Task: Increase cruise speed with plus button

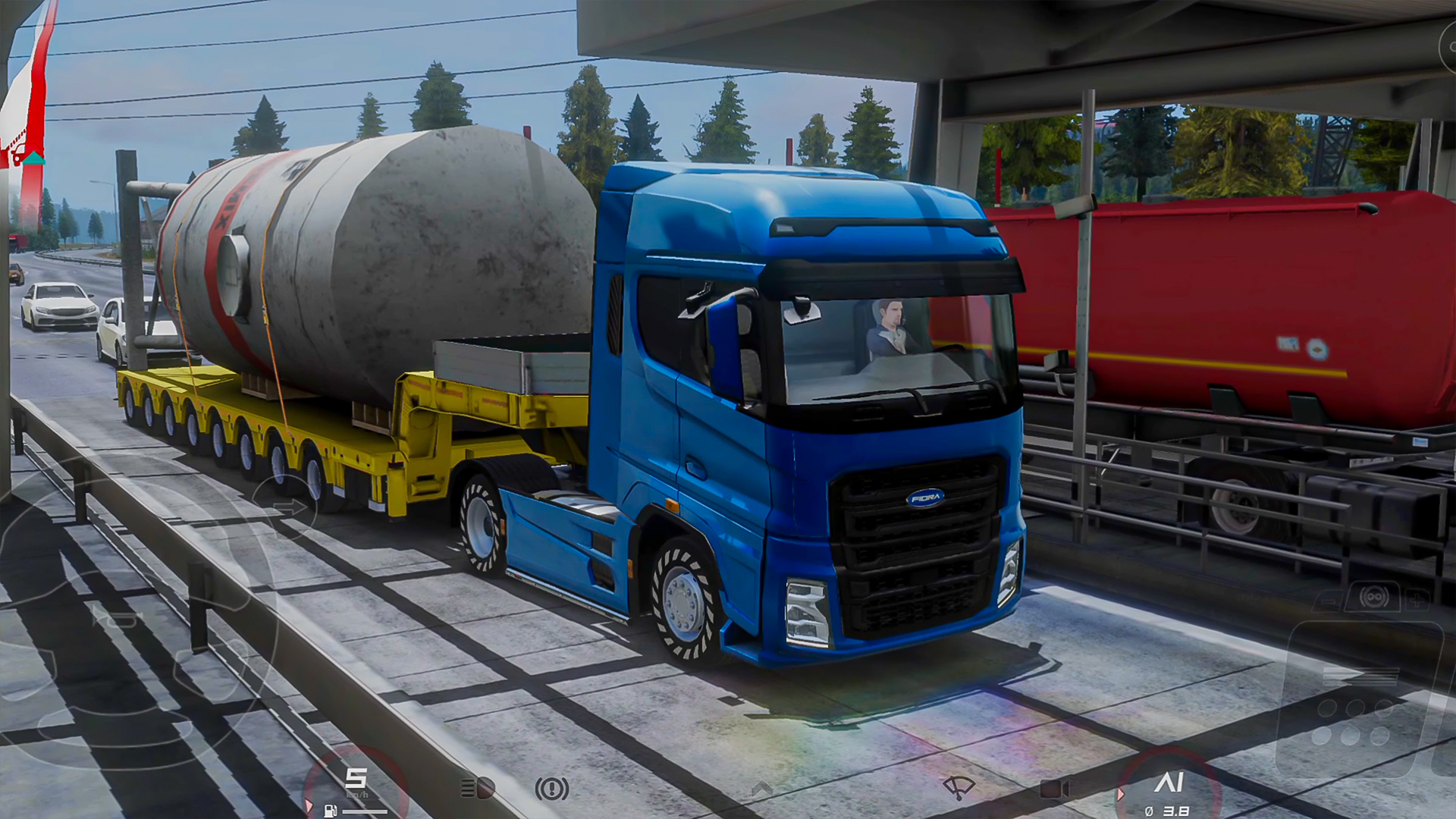Action: click(1415, 601)
